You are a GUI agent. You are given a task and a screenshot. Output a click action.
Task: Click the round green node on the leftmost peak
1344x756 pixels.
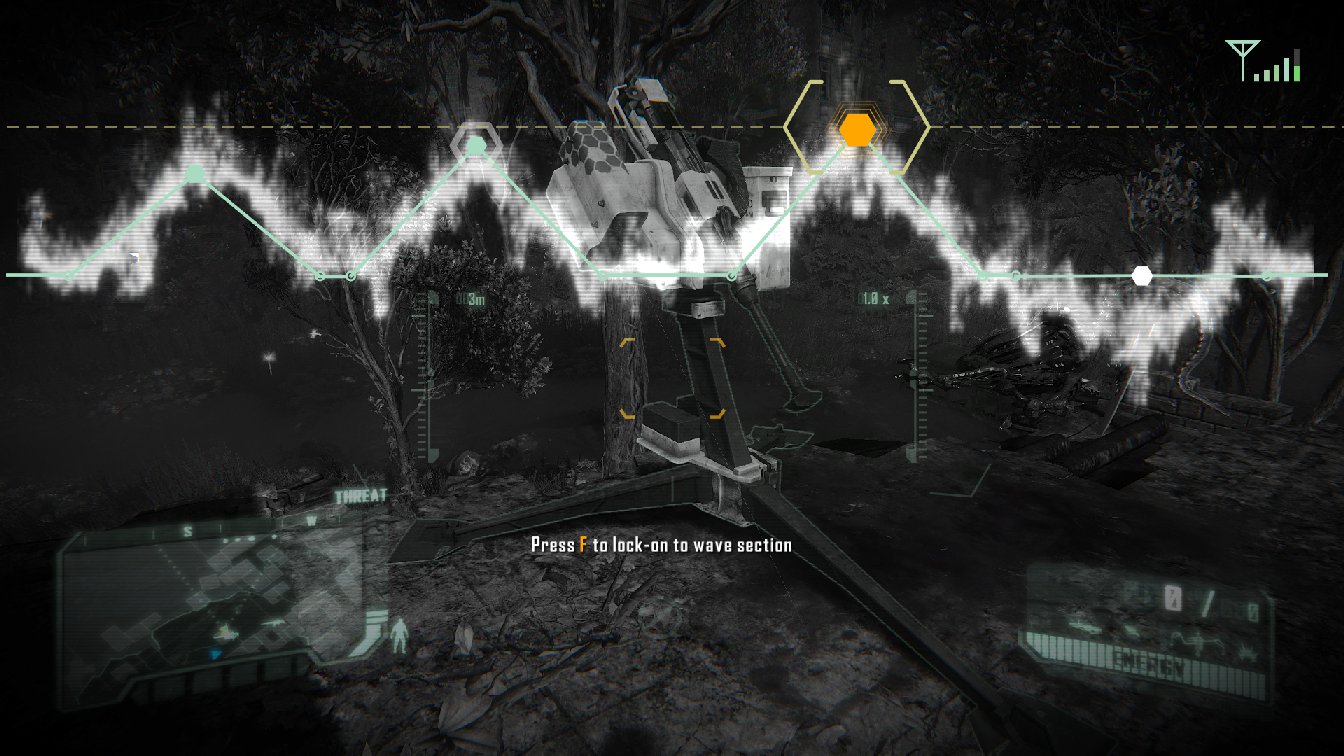coord(195,175)
